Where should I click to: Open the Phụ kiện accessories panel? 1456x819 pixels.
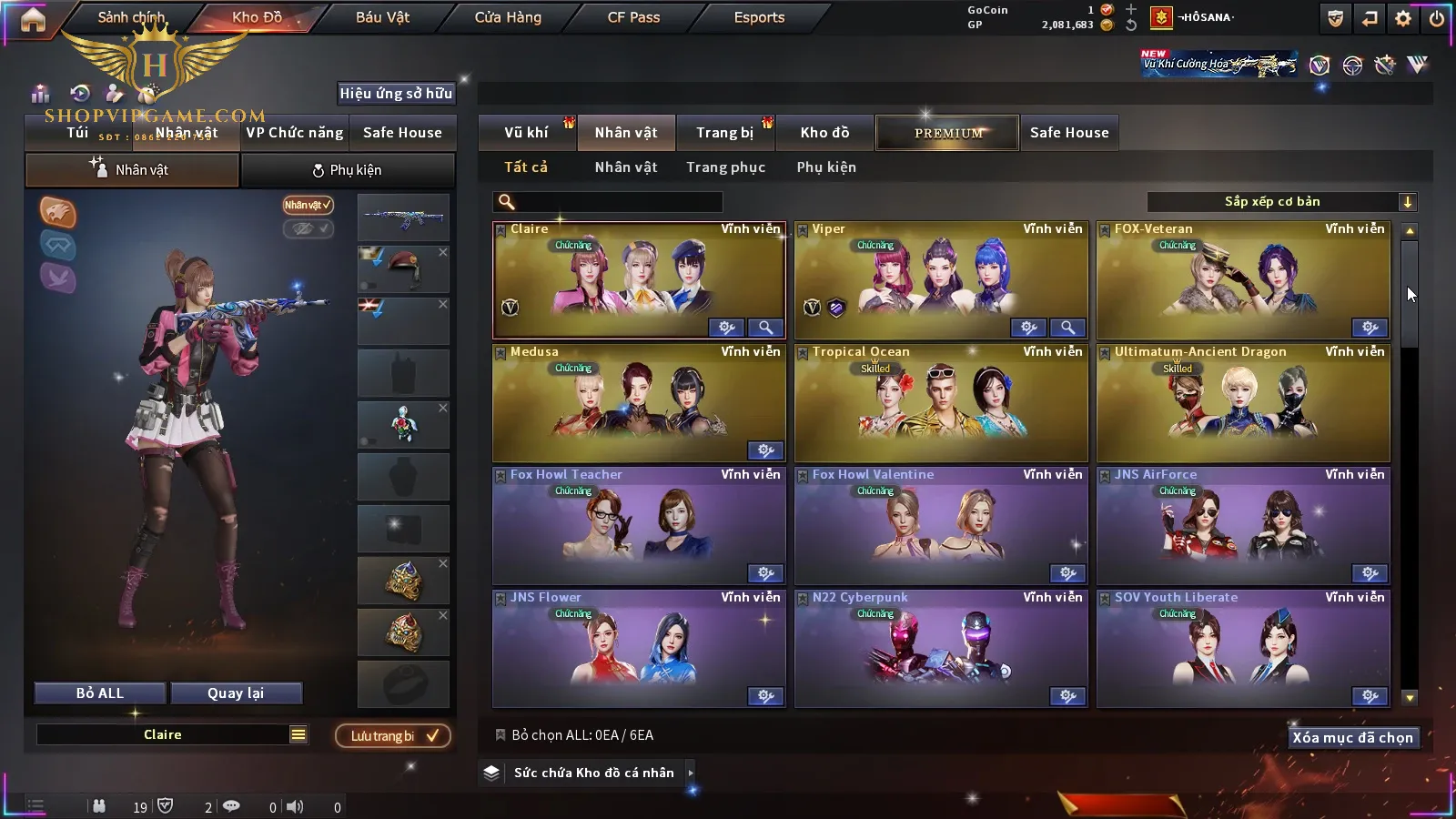click(347, 170)
